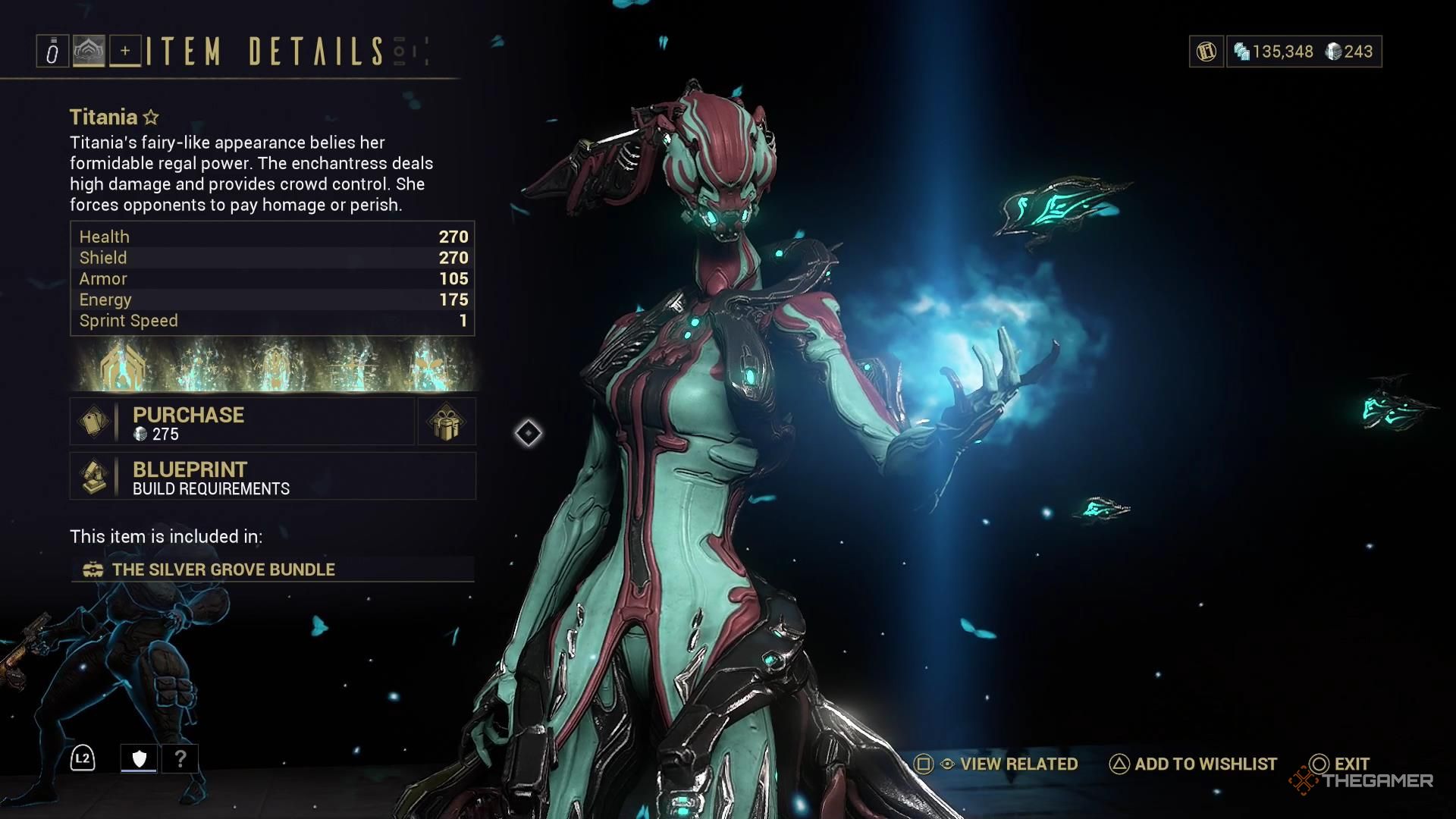Show Blueprint build requirements
Viewport: 1456px width, 819px height.
tap(272, 477)
